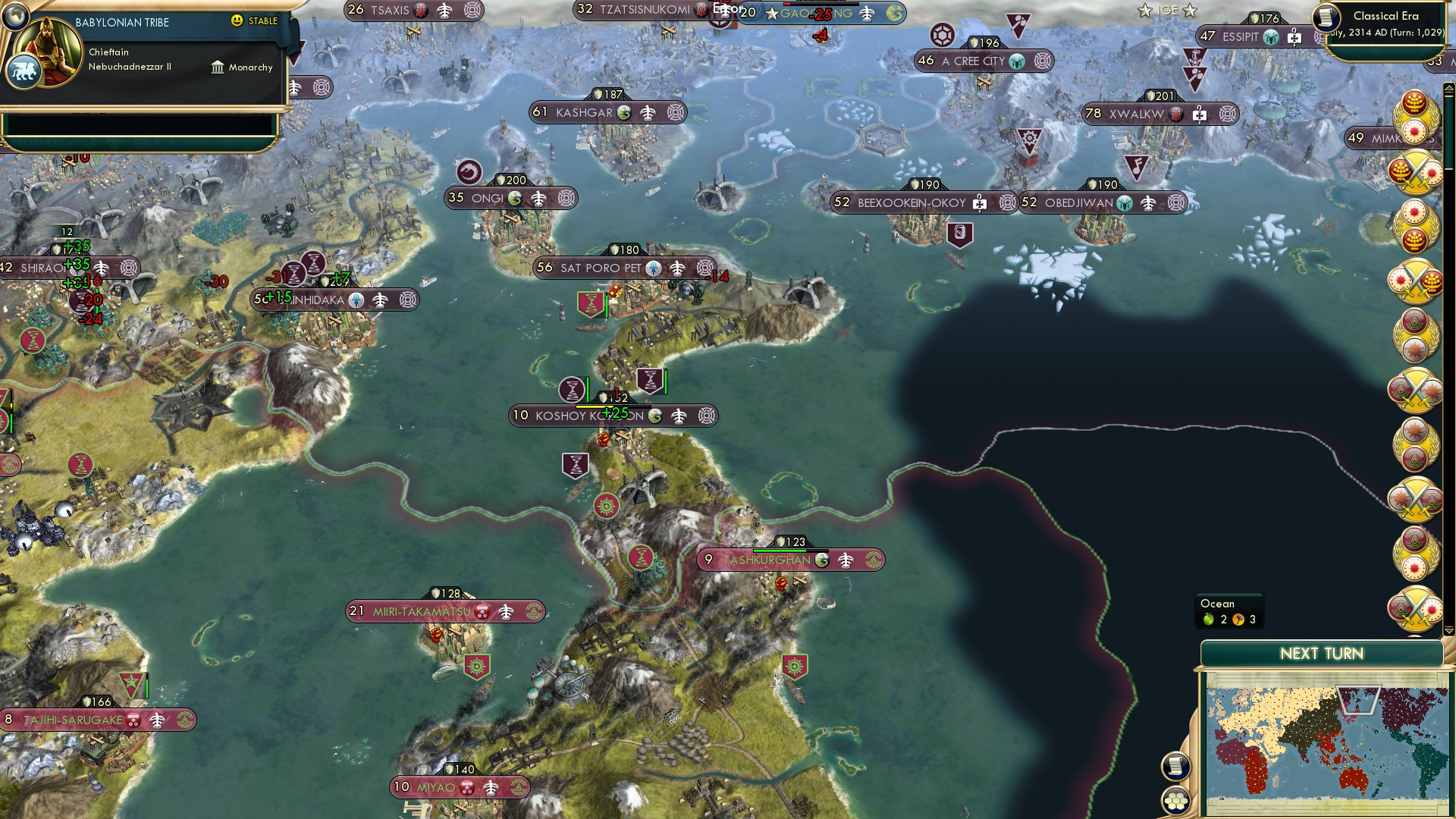Image resolution: width=1456 pixels, height=819 pixels.
Task: Click the religion globe on Kashgar's banner
Action: pyautogui.click(x=624, y=112)
